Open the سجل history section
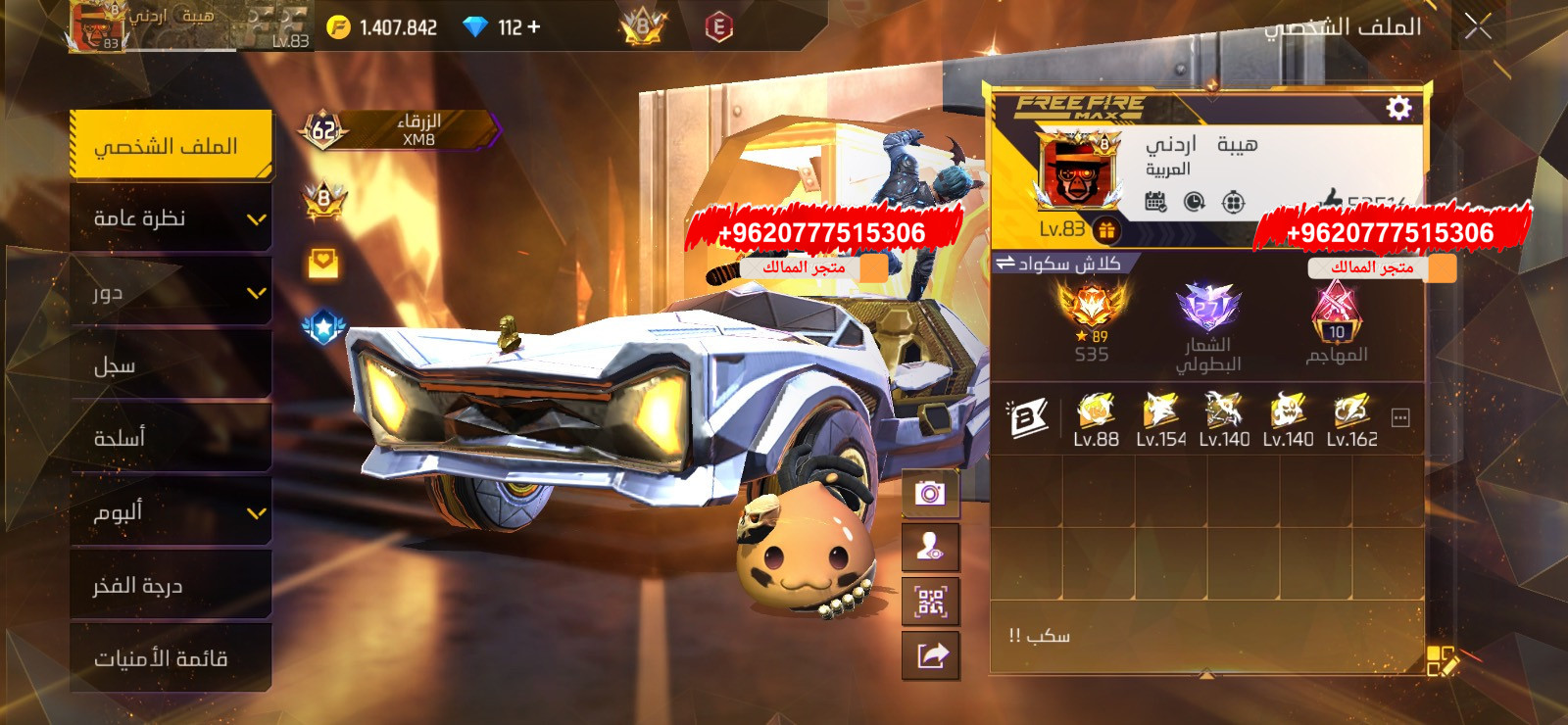The height and width of the screenshot is (725, 1568). [171, 365]
